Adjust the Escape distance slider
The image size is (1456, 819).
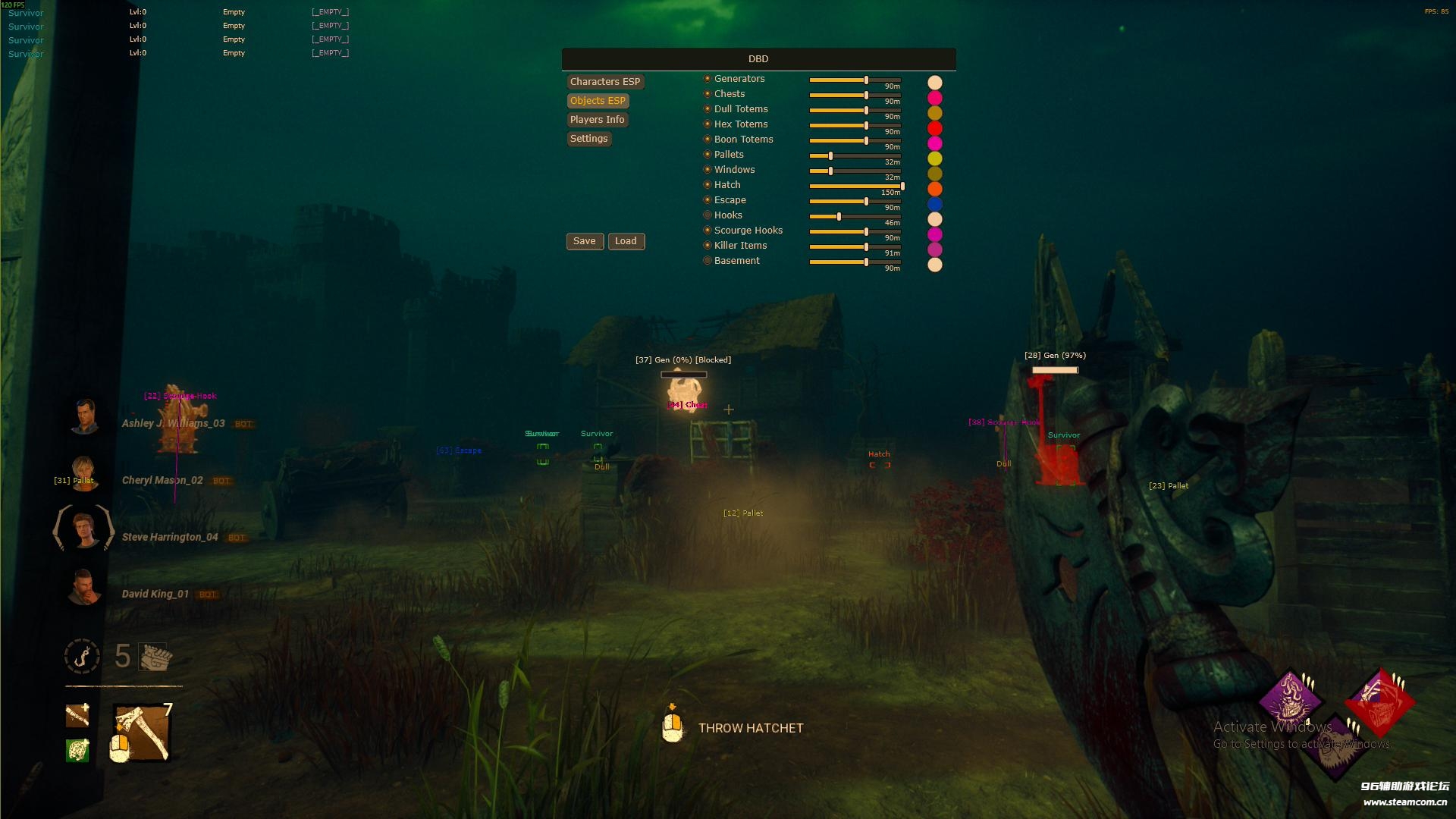(866, 202)
